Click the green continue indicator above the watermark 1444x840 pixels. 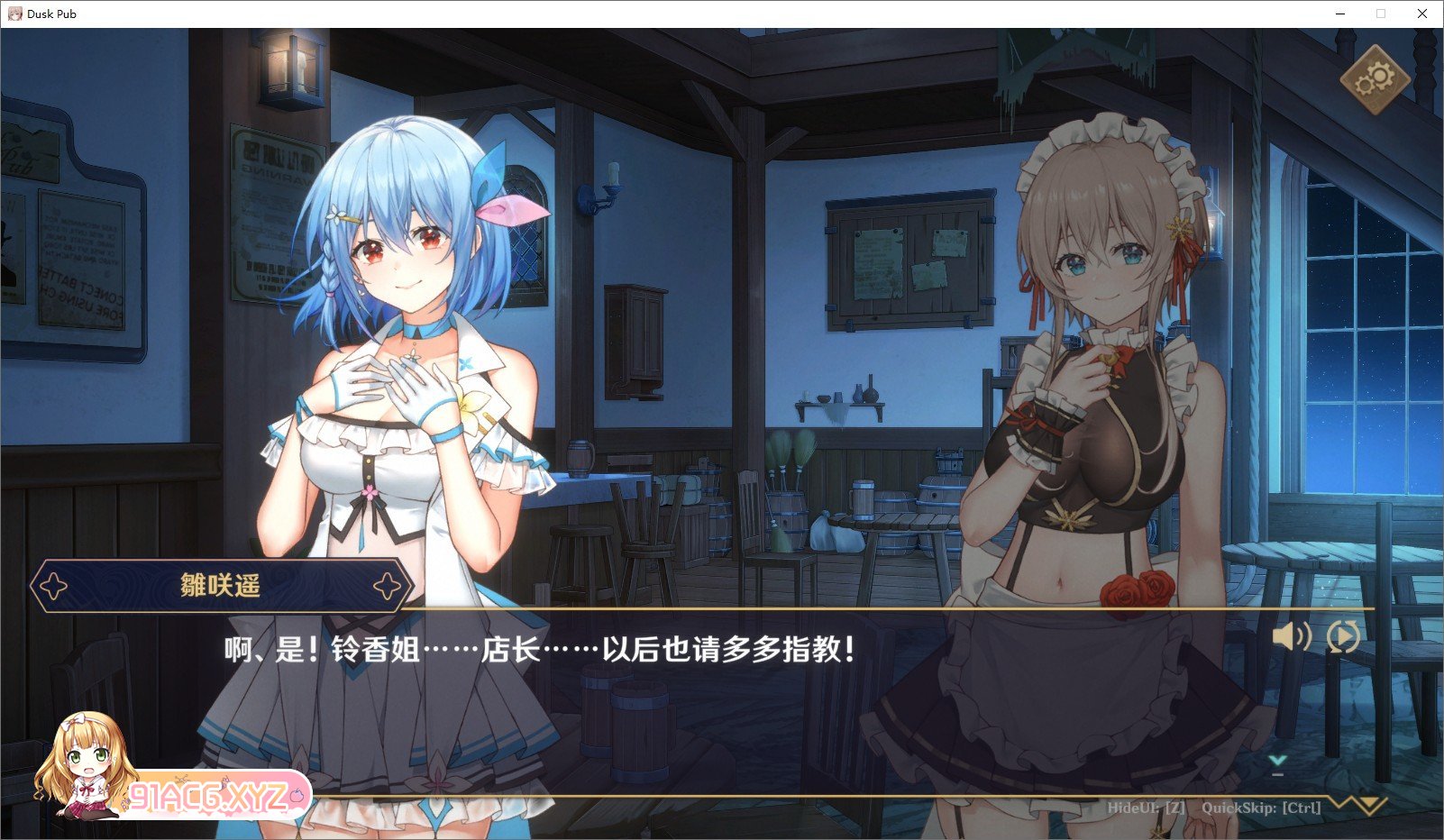point(1277,759)
